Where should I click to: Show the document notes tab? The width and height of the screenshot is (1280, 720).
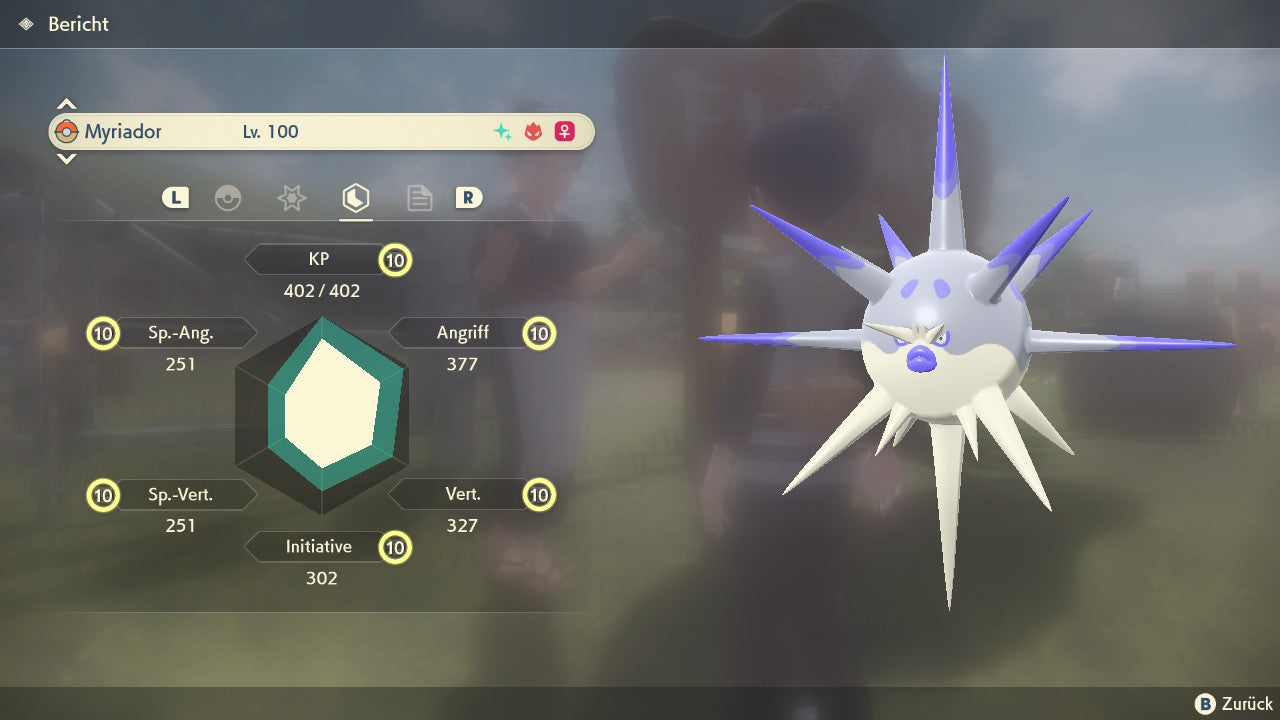point(419,198)
